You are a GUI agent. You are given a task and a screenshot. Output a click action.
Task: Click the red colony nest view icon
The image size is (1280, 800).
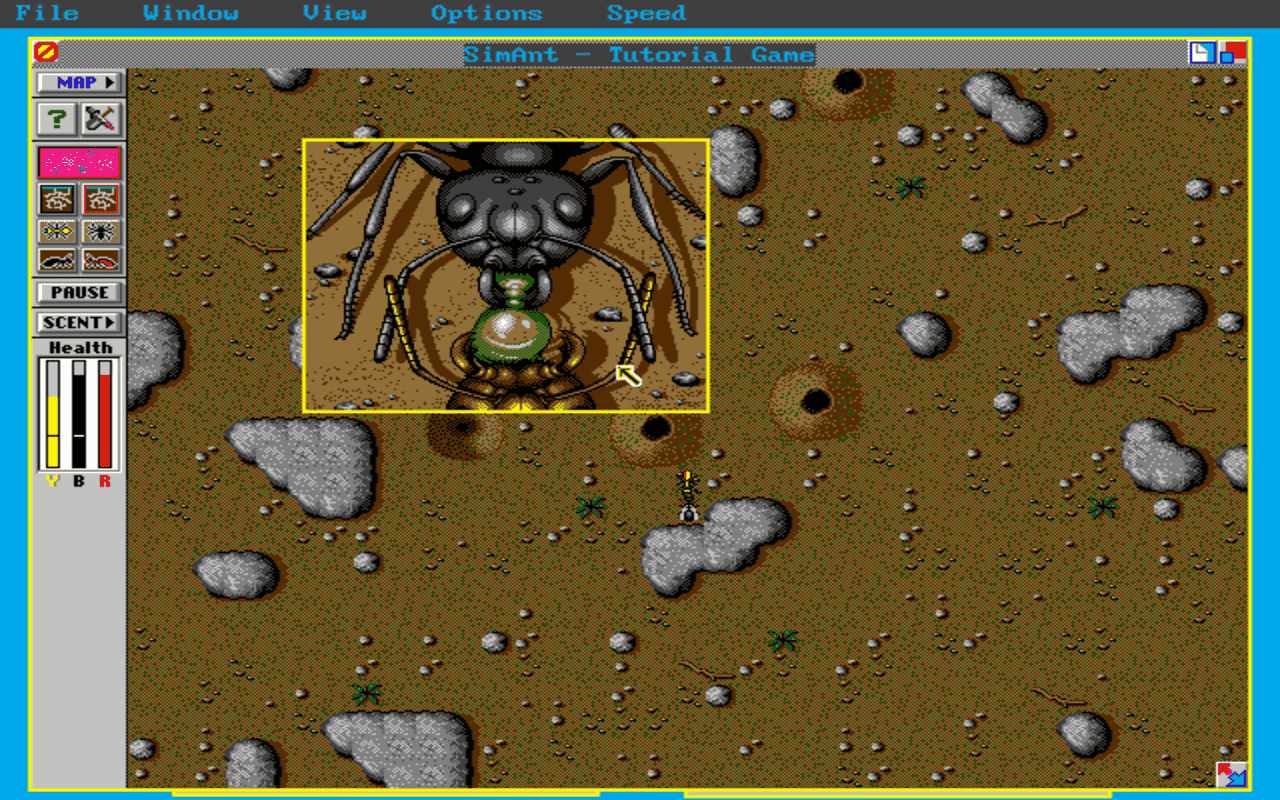(99, 199)
